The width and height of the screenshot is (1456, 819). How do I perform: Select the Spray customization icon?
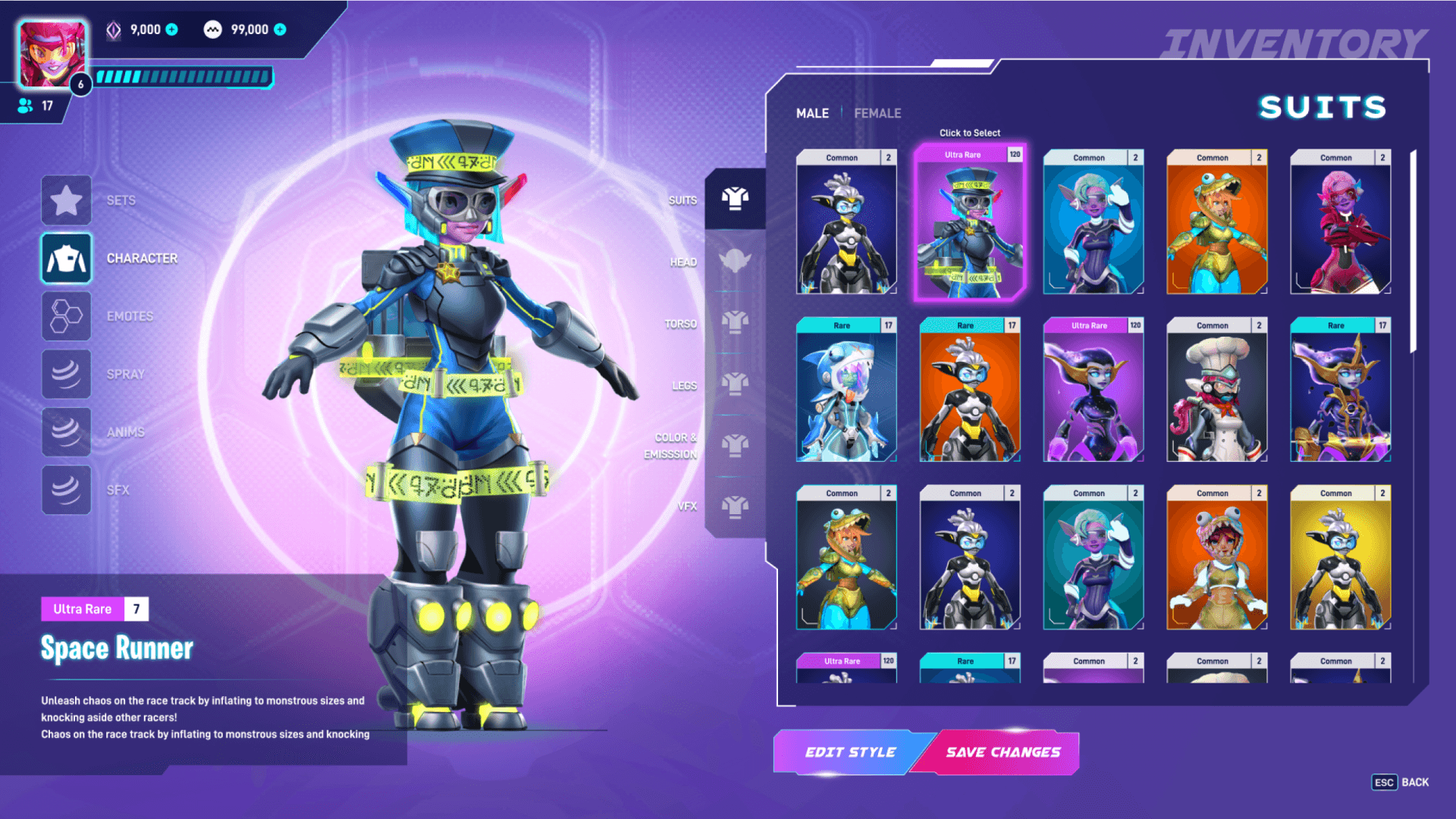pyautogui.click(x=66, y=374)
